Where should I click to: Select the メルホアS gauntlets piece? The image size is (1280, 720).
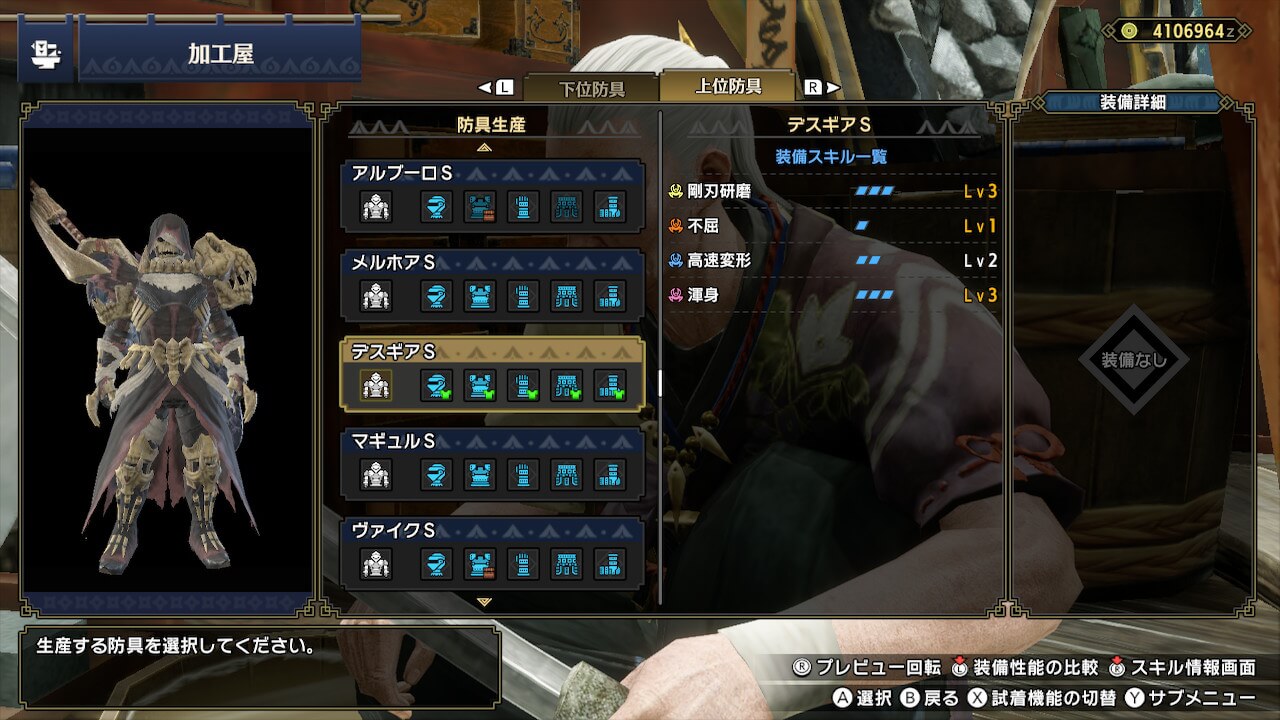tap(523, 296)
